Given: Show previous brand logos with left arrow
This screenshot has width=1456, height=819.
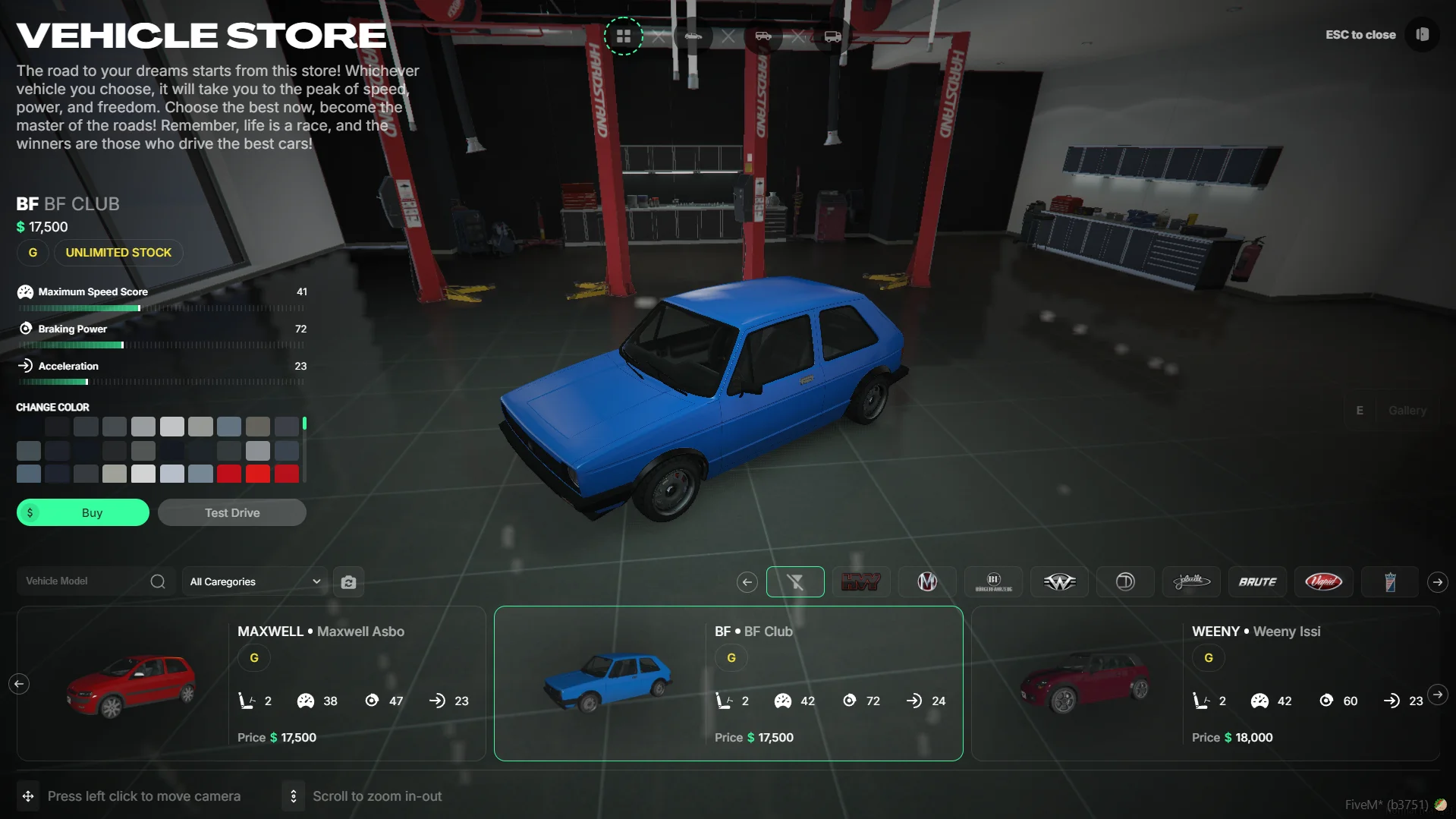Looking at the screenshot, I should pos(747,582).
